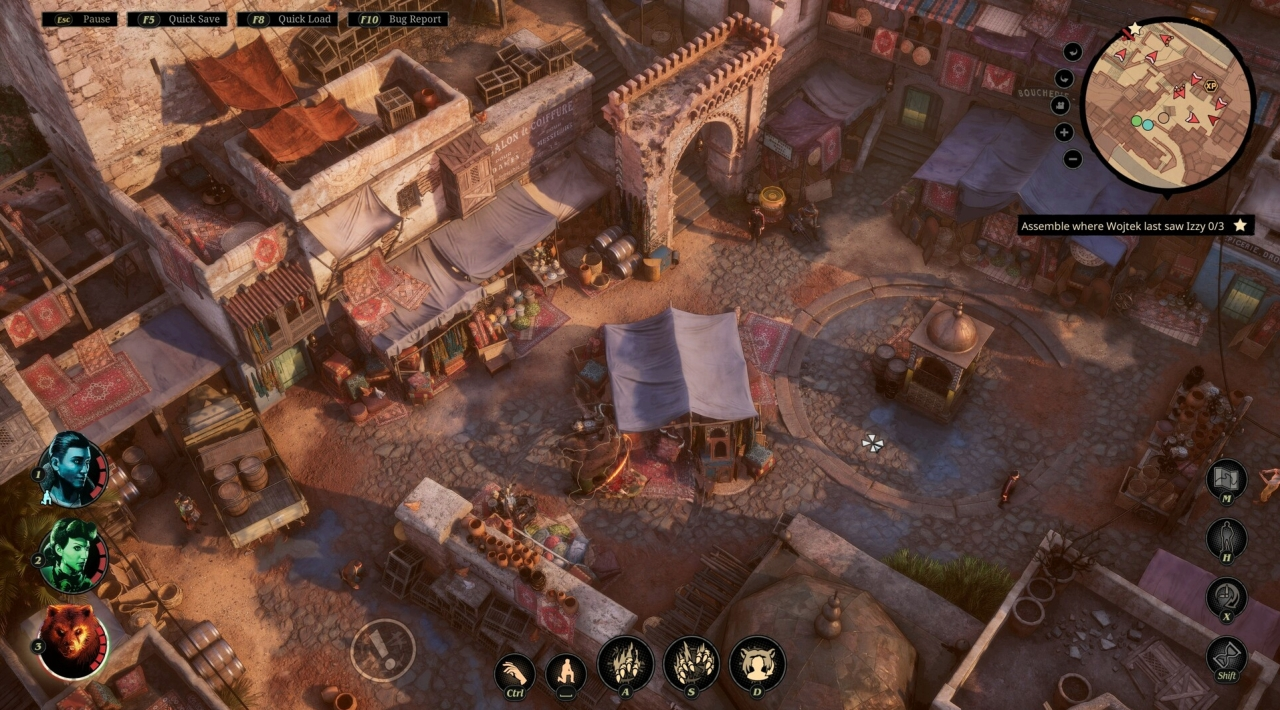Select the blue-tinted woman portrait

[70, 465]
